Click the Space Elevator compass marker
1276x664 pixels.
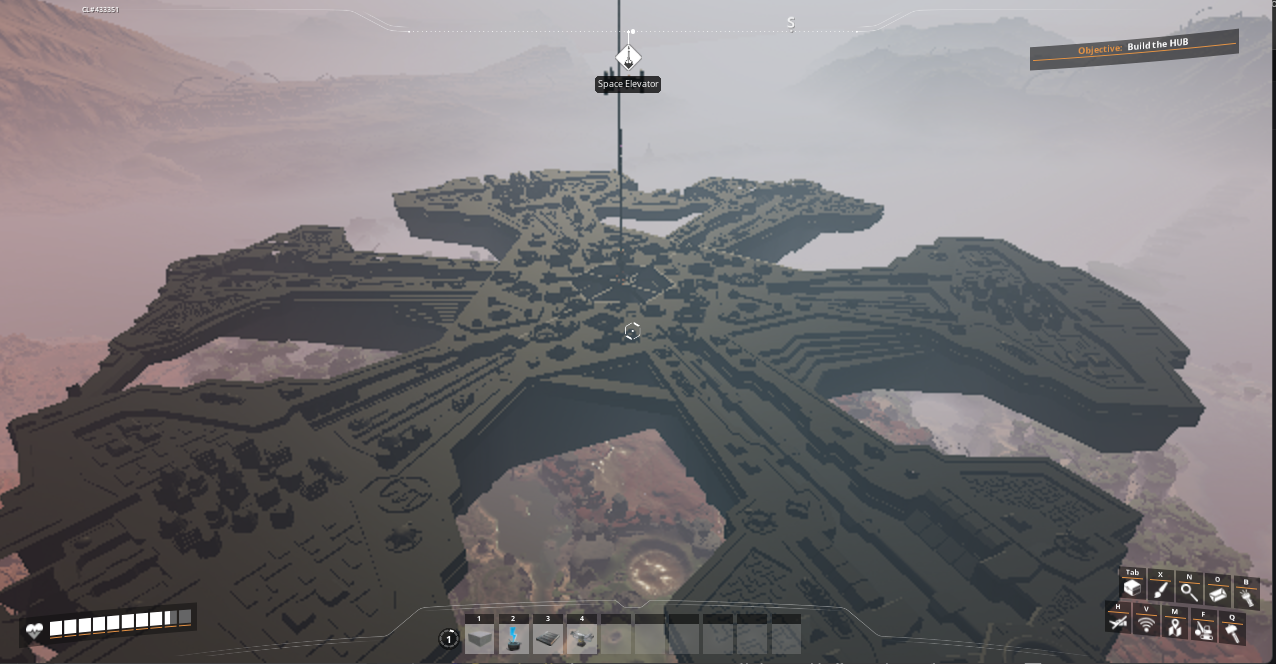628,56
